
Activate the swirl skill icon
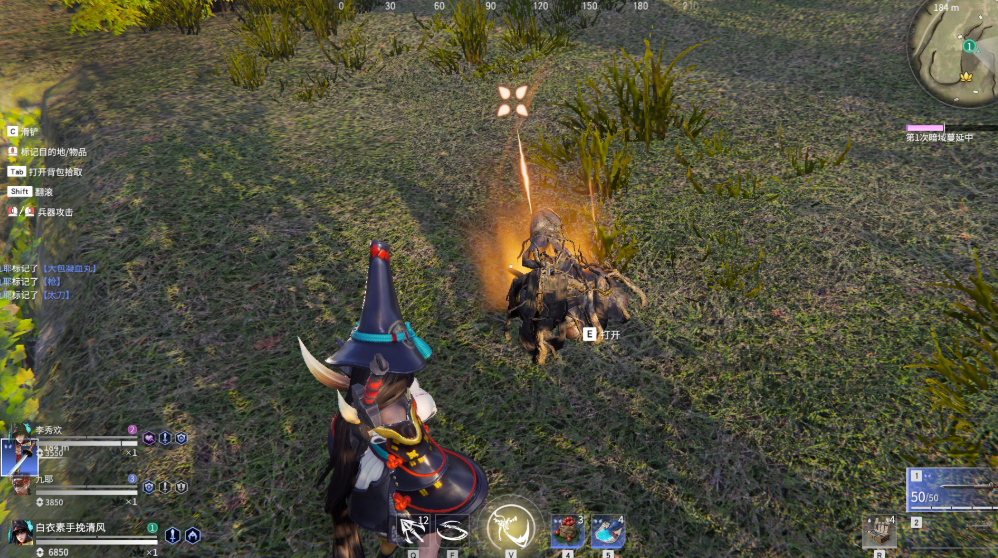point(453,530)
